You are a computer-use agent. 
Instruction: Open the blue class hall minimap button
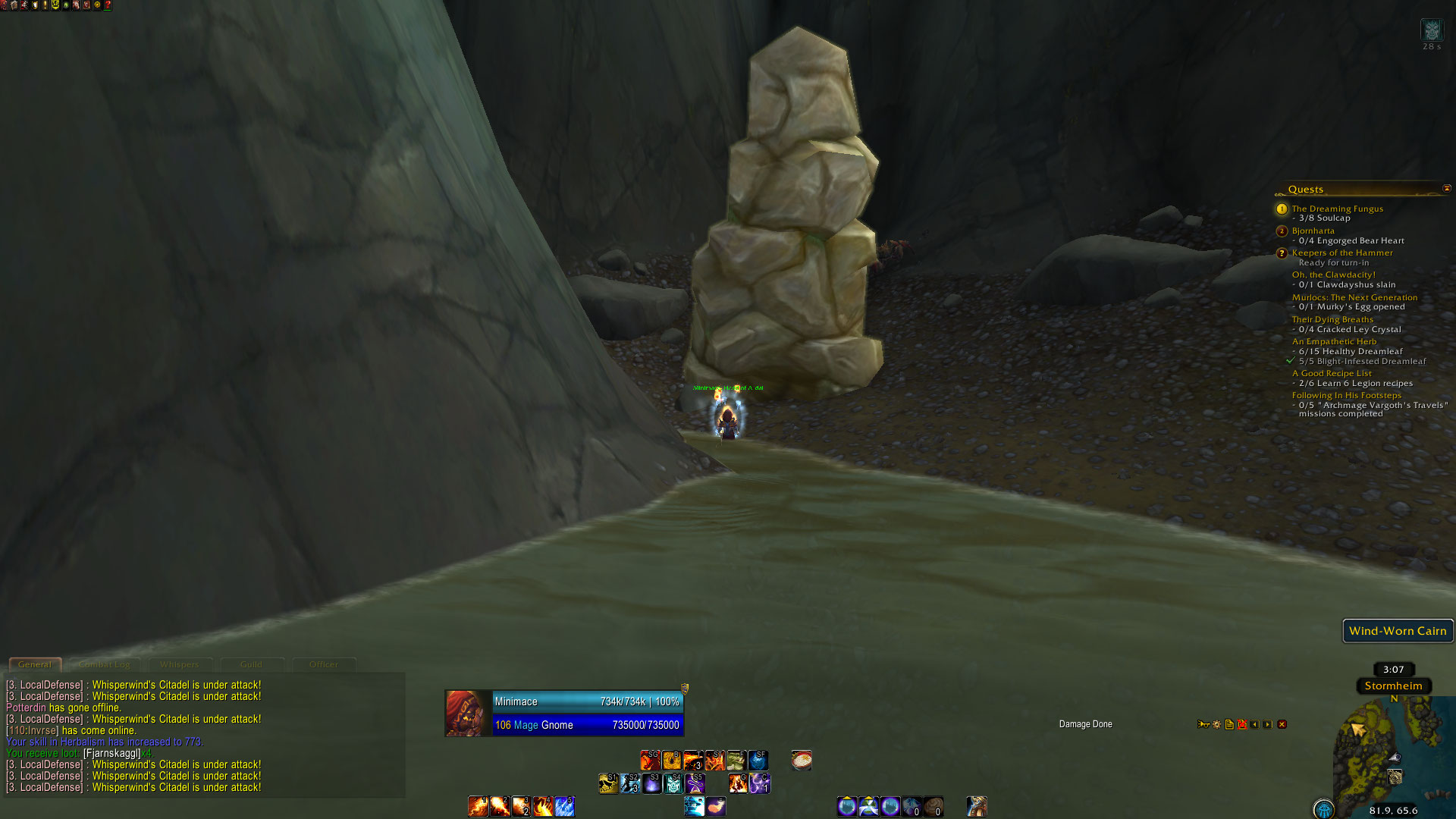1324,809
